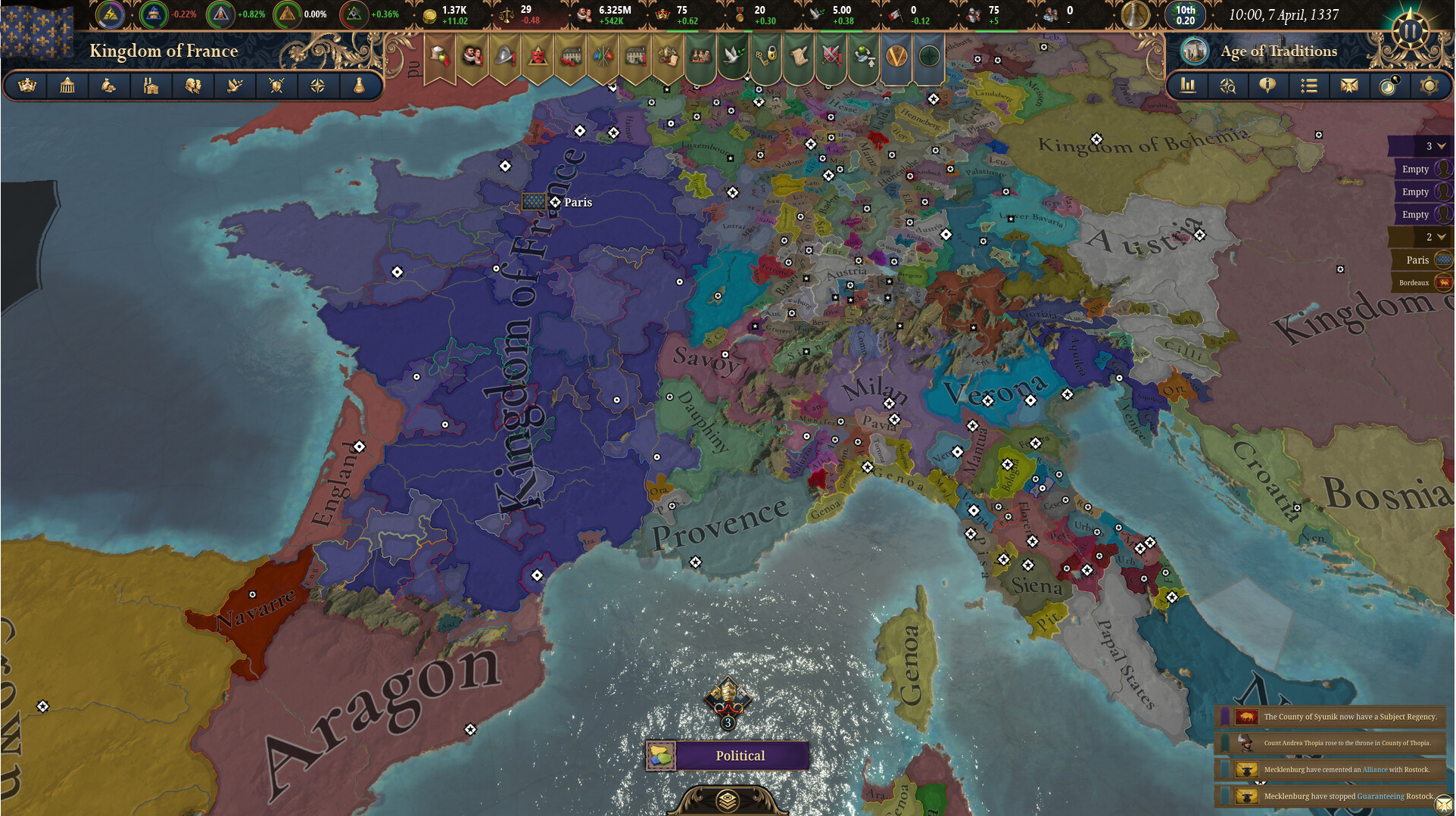Switch to the Age of Traditions panel
This screenshot has height=816, width=1456.
pyautogui.click(x=1277, y=51)
